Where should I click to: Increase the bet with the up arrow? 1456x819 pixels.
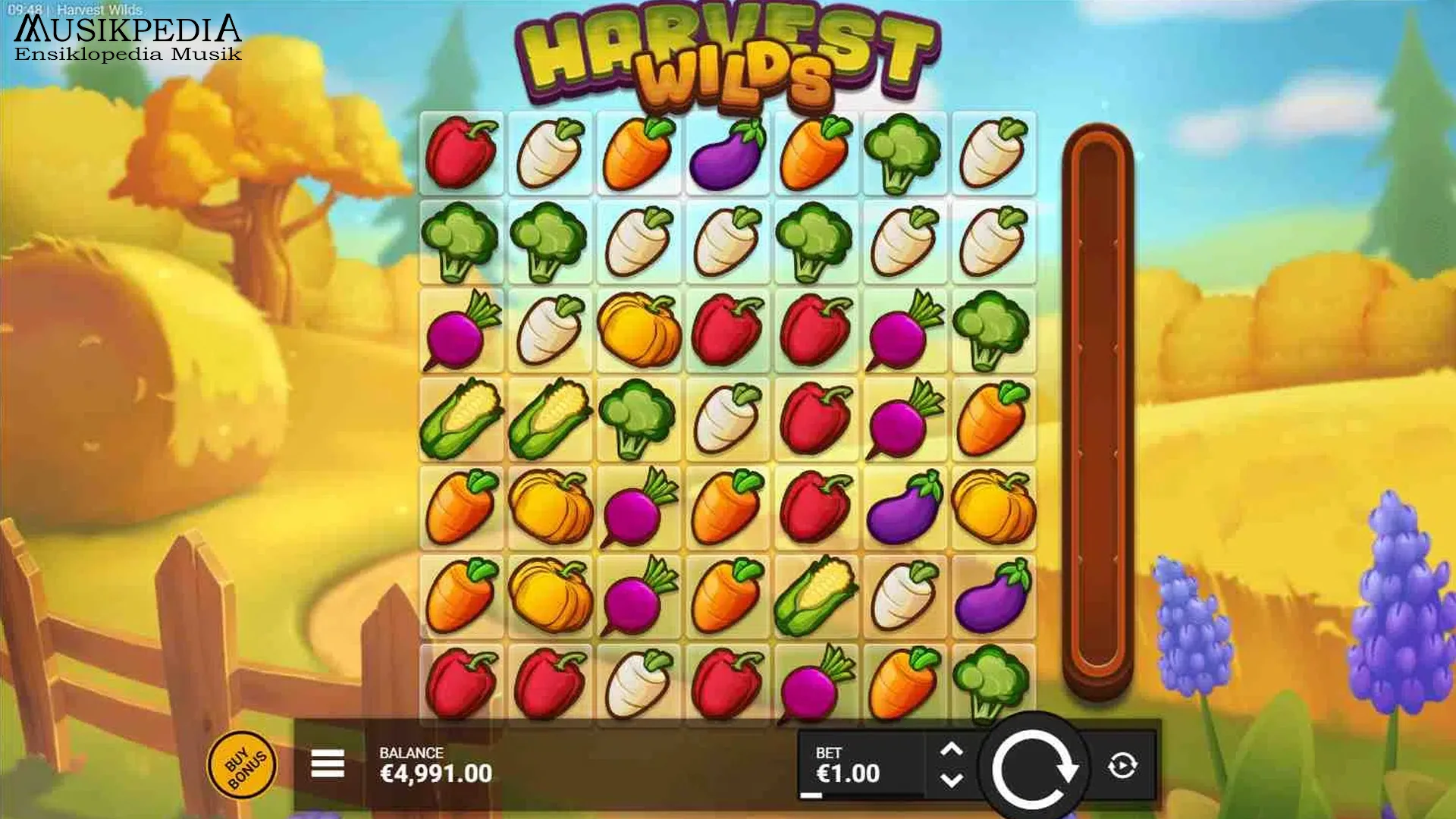point(952,749)
